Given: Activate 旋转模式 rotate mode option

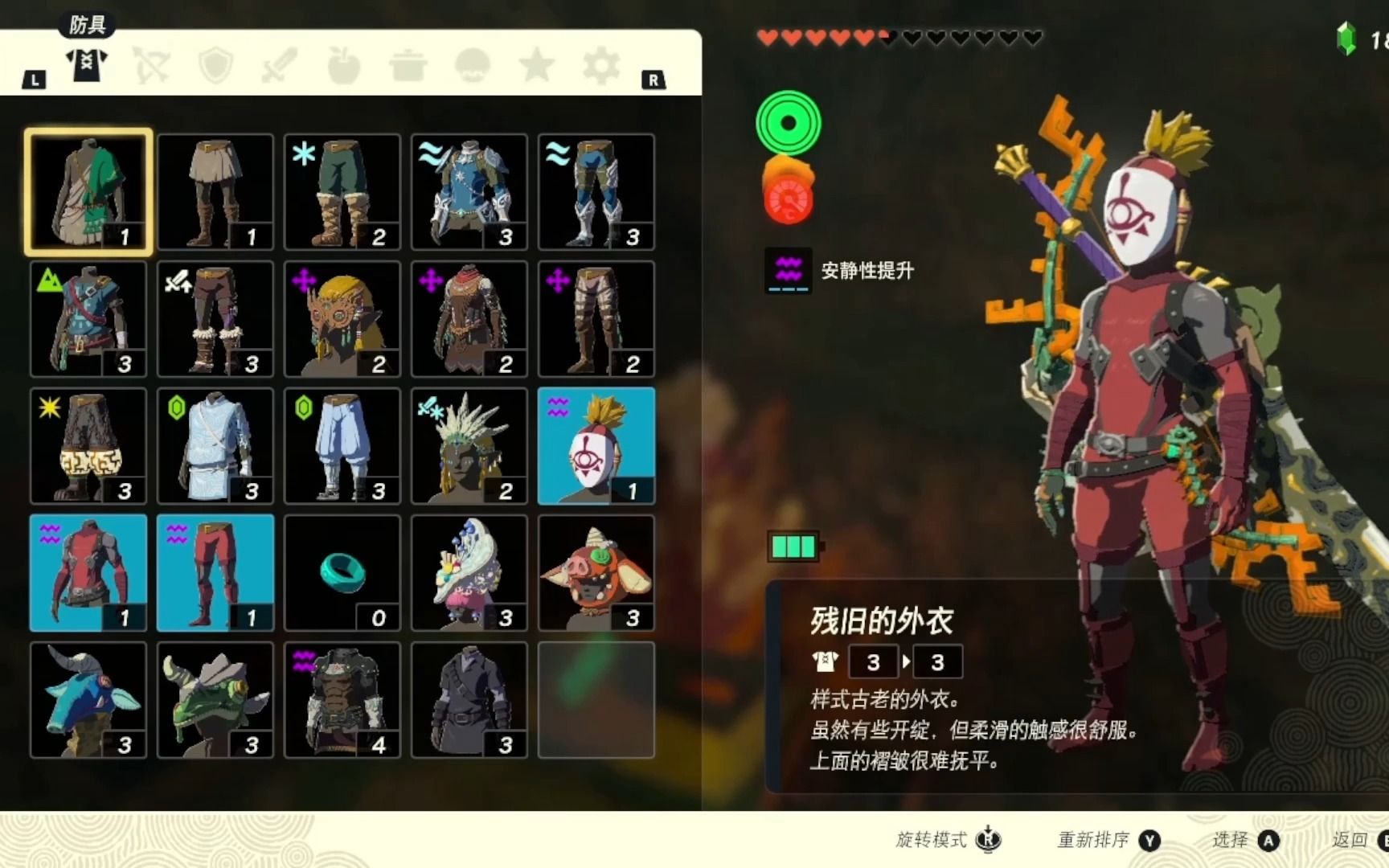Looking at the screenshot, I should tap(946, 841).
